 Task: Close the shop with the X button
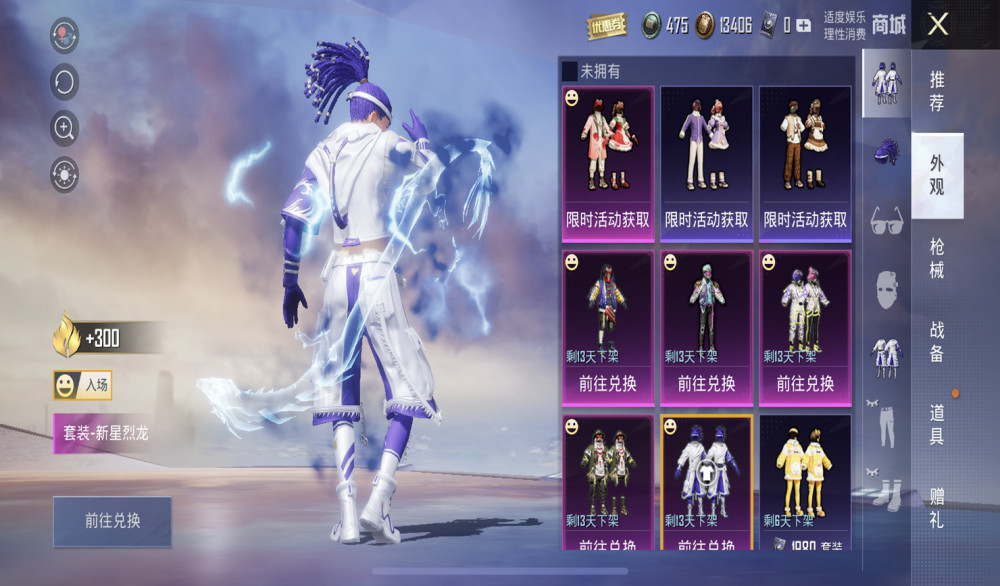coord(937,24)
